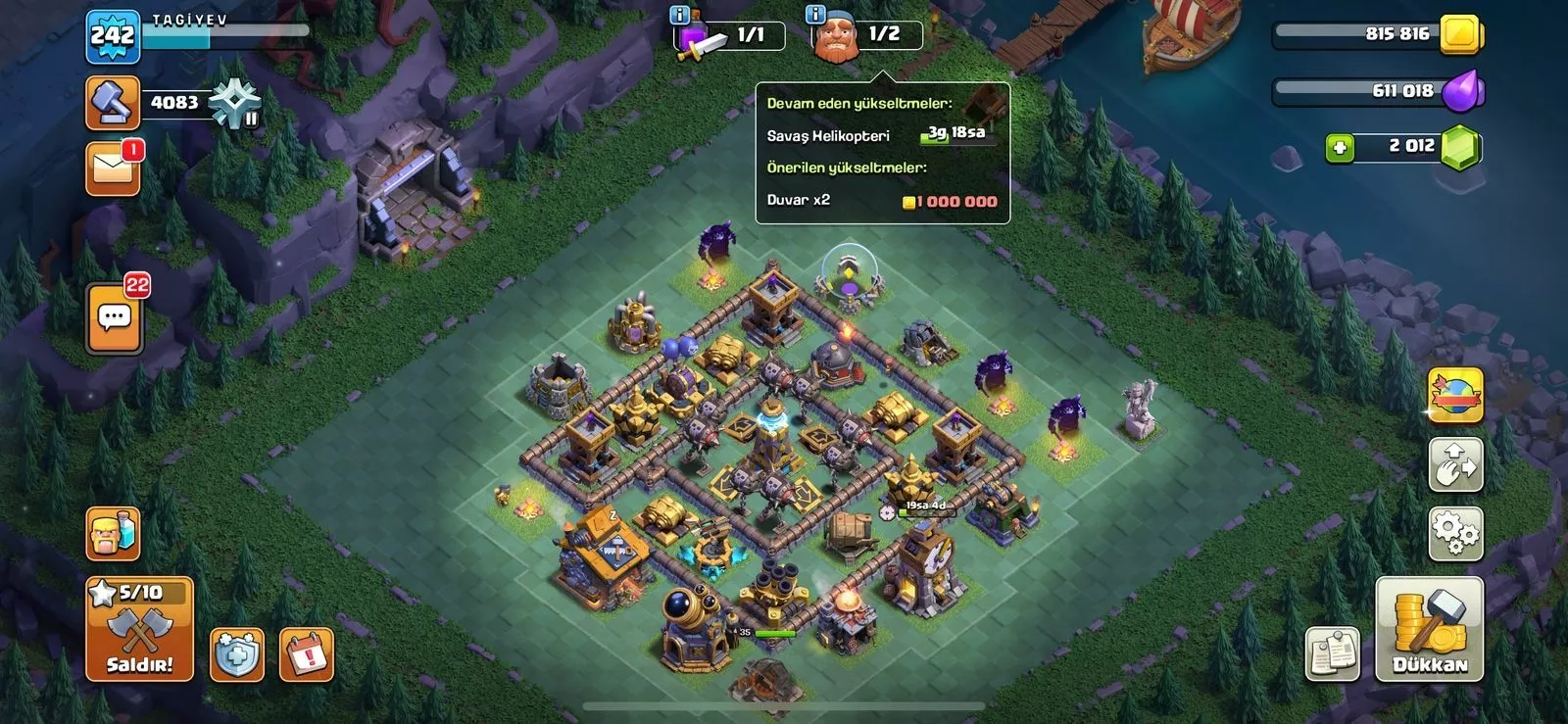Open the calendar events button

point(307,654)
